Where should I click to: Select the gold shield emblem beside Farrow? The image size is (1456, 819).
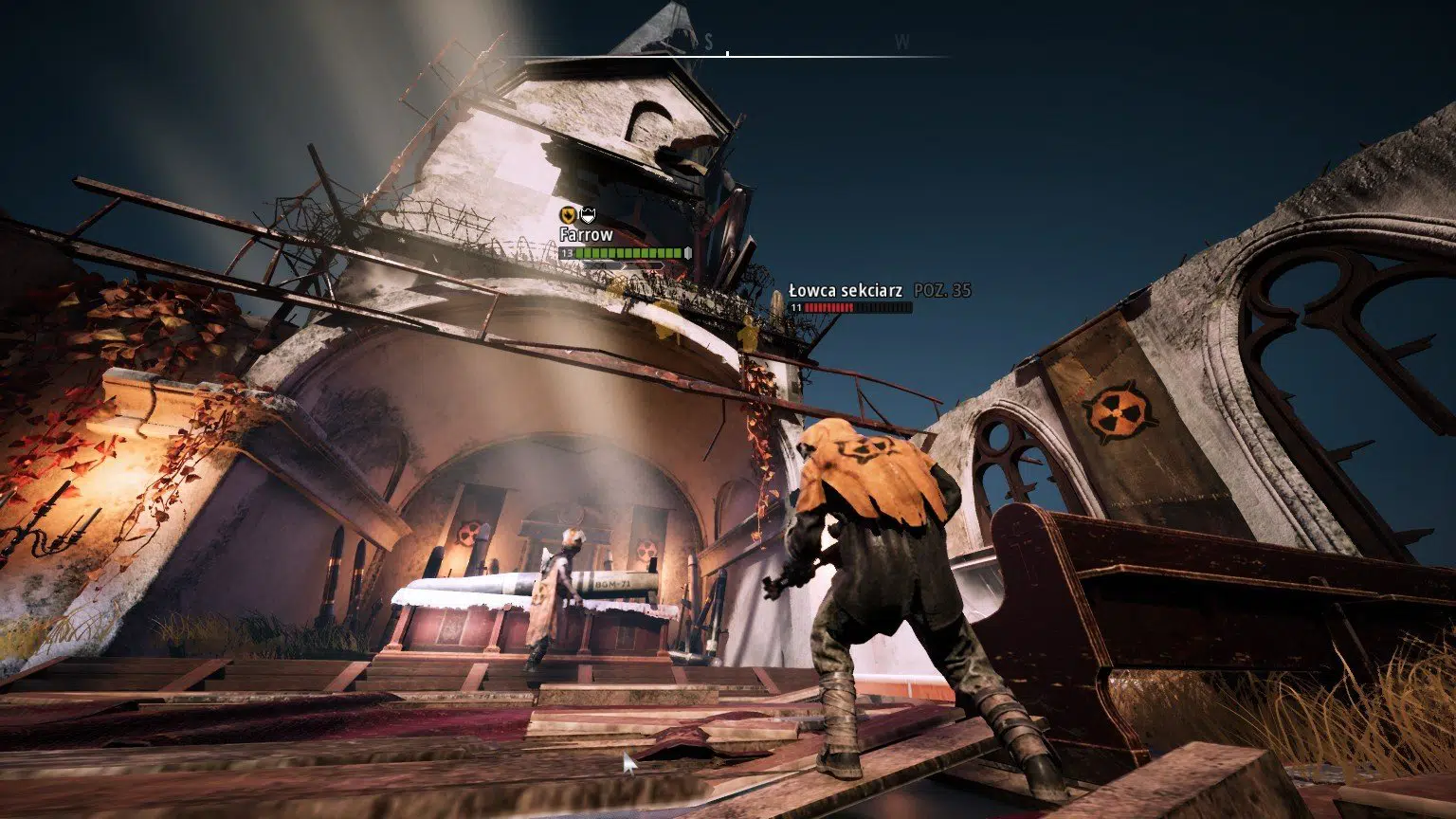point(568,214)
